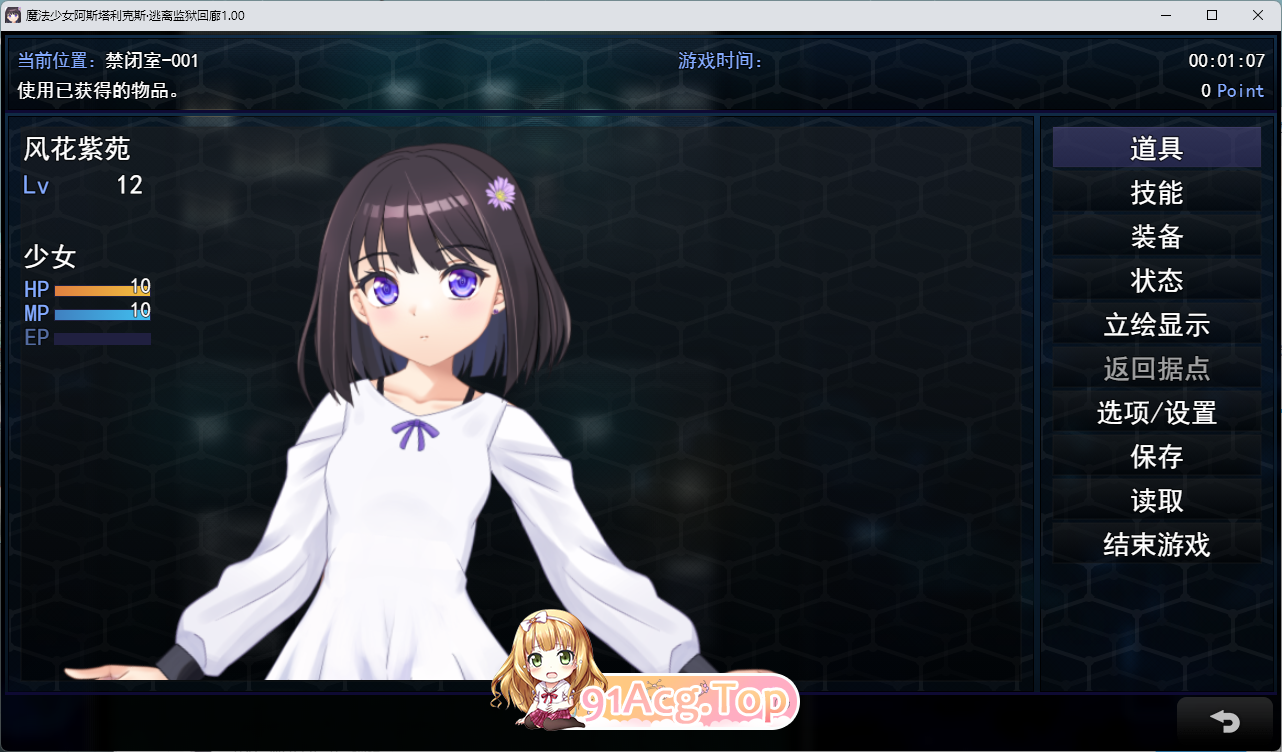Image resolution: width=1282 pixels, height=752 pixels.
Task: Open the 技能 (Skills) menu
Action: click(1156, 192)
